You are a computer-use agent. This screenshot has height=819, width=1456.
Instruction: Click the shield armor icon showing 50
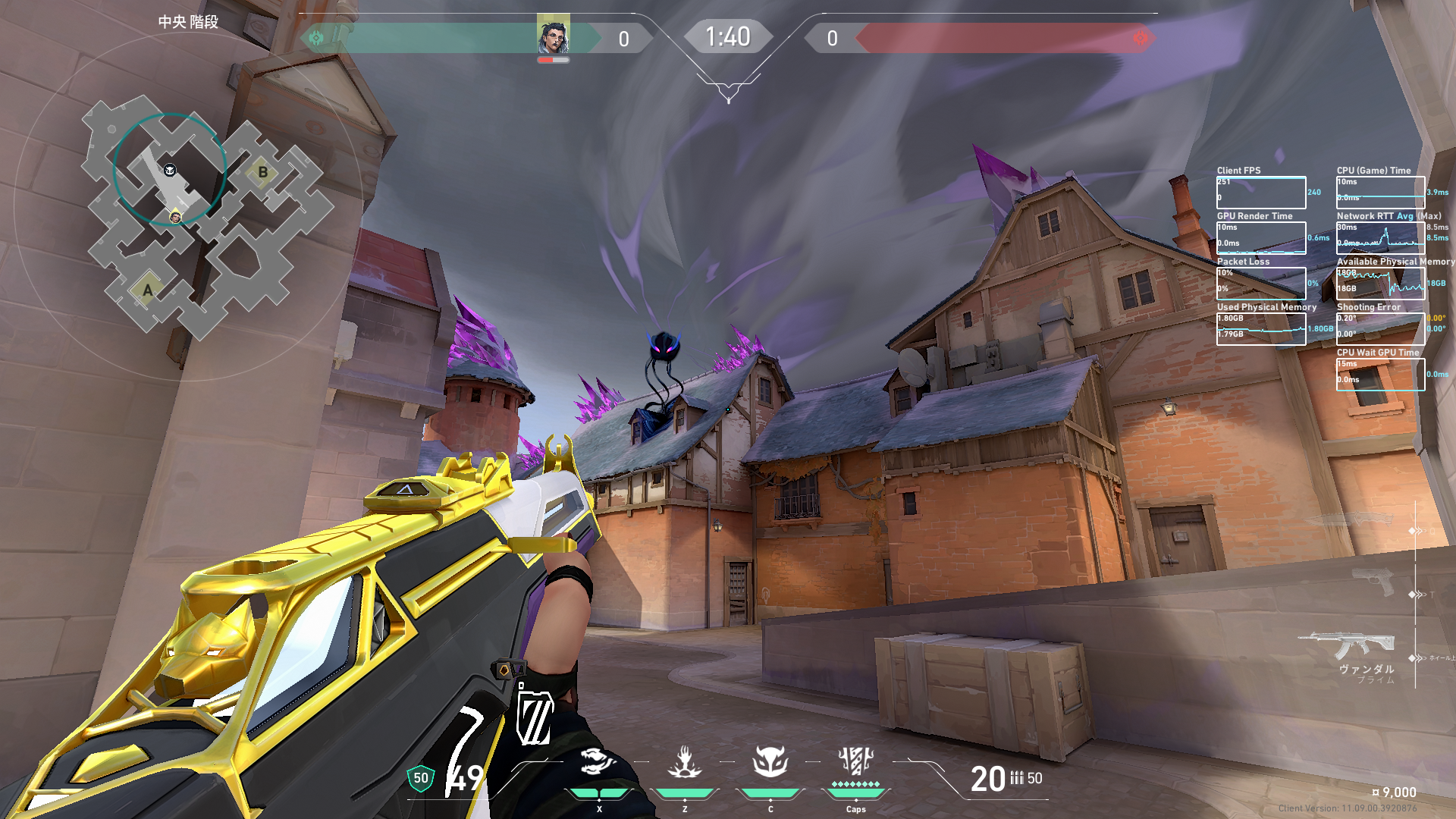(x=421, y=778)
